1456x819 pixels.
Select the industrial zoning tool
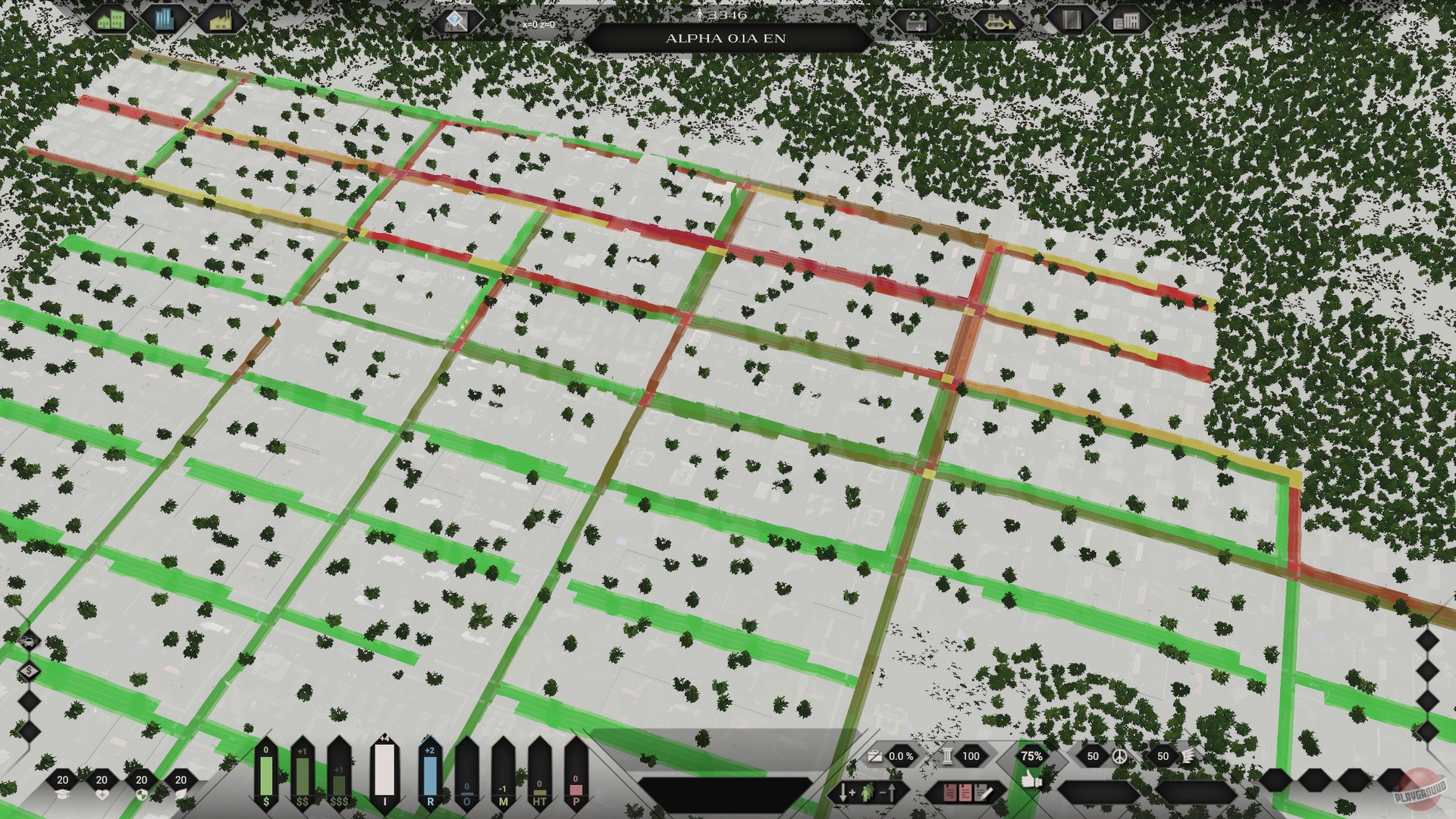(x=220, y=20)
